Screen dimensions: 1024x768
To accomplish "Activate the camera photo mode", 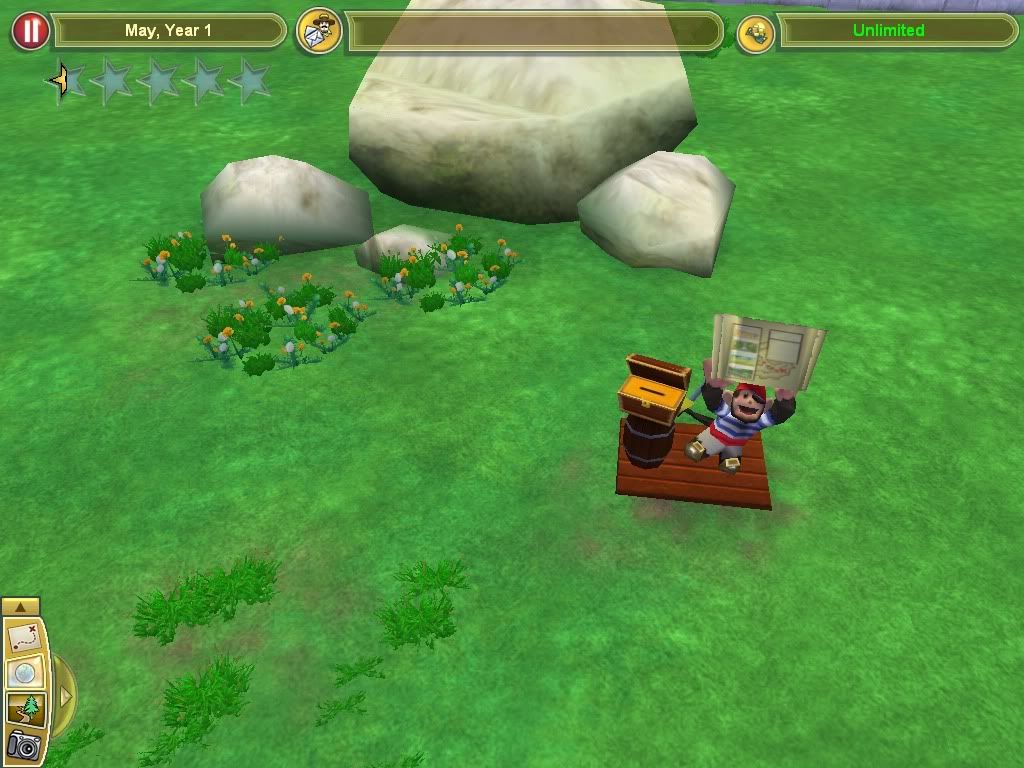I will 23,745.
